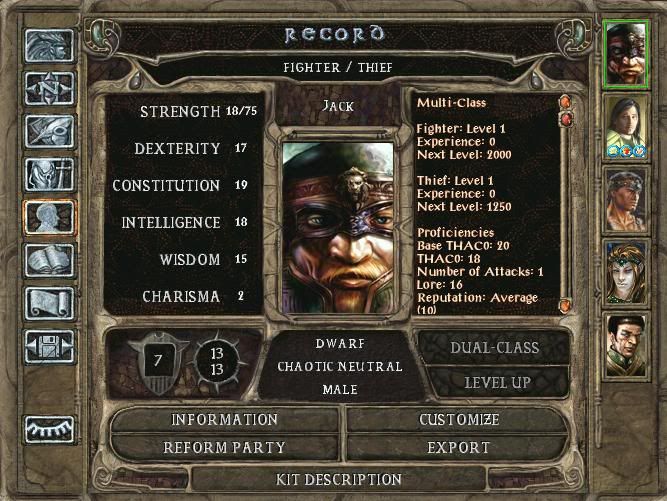Screen dimensions: 667x501
Task: Select the headband-wearing fighter's party portrait
Action: [627, 200]
